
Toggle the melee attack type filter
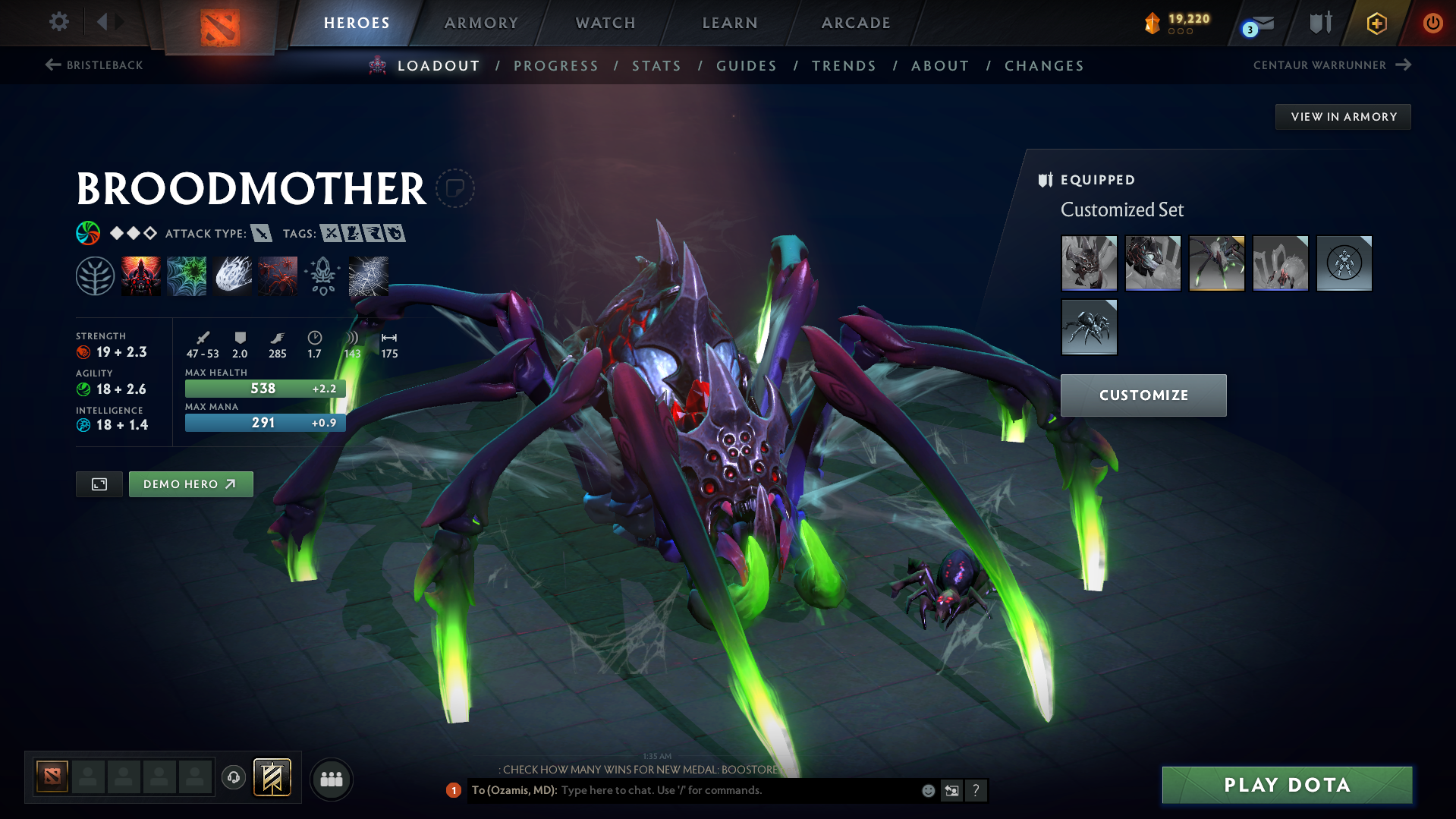263,234
